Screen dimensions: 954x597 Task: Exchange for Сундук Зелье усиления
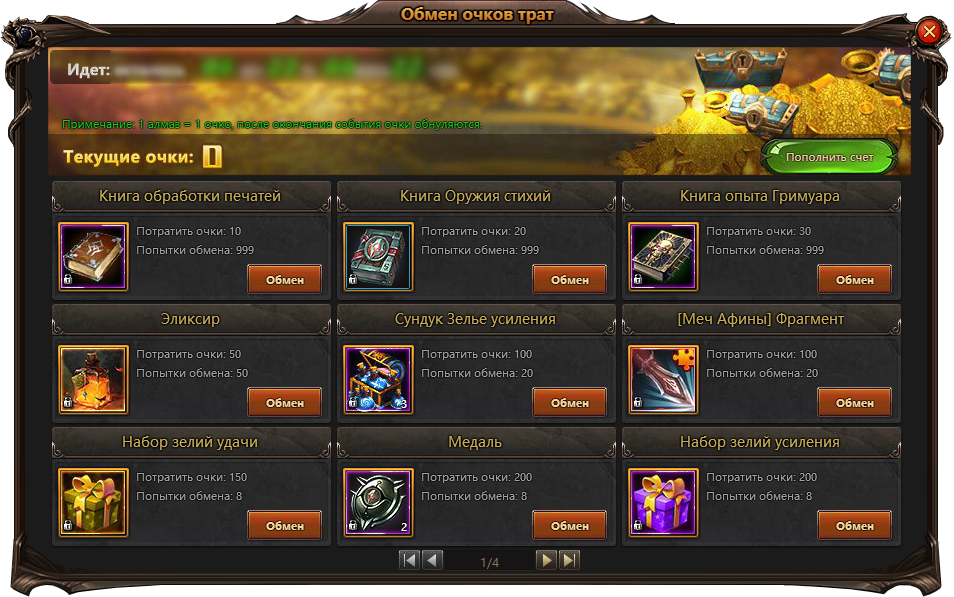(x=569, y=403)
